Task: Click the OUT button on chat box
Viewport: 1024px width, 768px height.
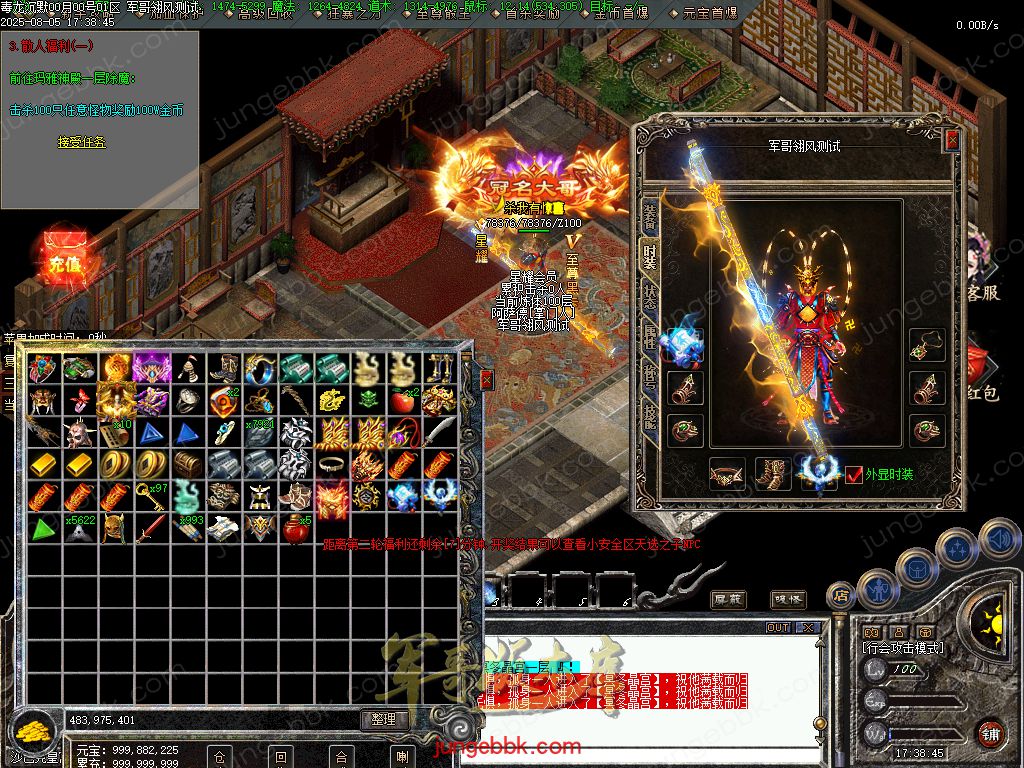Action: (777, 628)
